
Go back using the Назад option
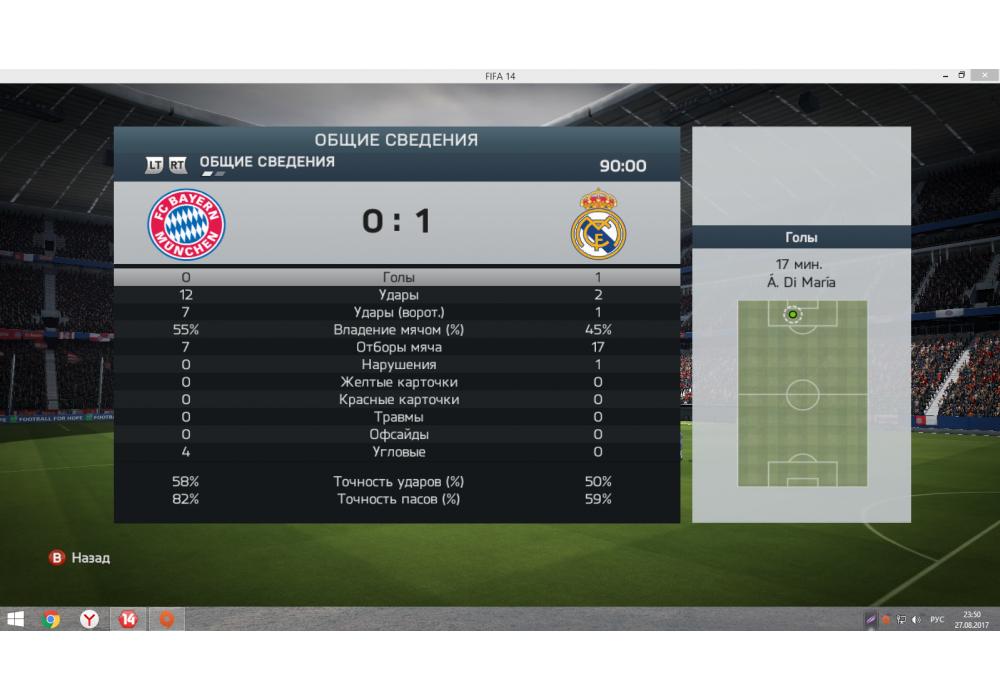click(x=80, y=558)
